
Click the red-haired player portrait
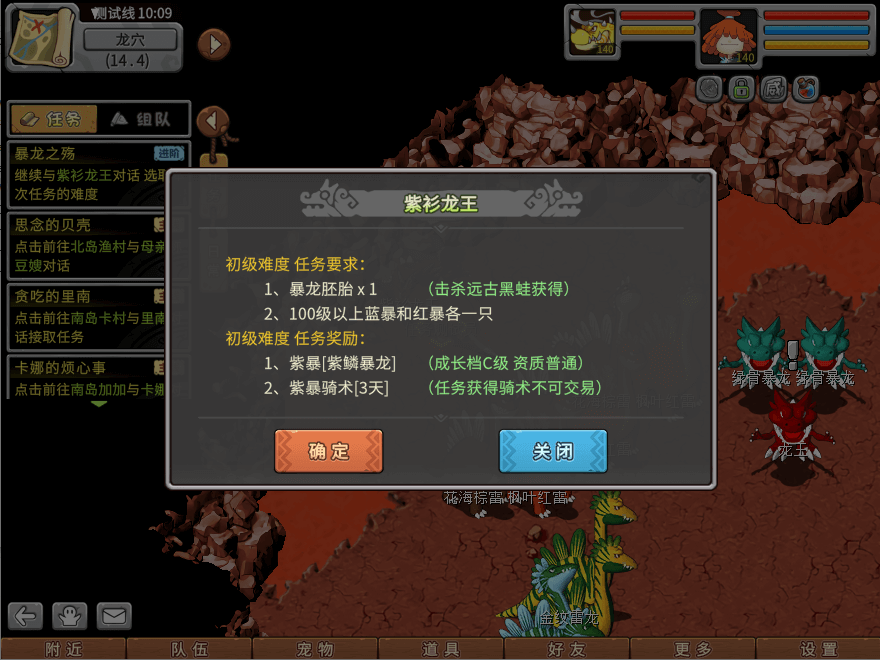click(x=728, y=36)
